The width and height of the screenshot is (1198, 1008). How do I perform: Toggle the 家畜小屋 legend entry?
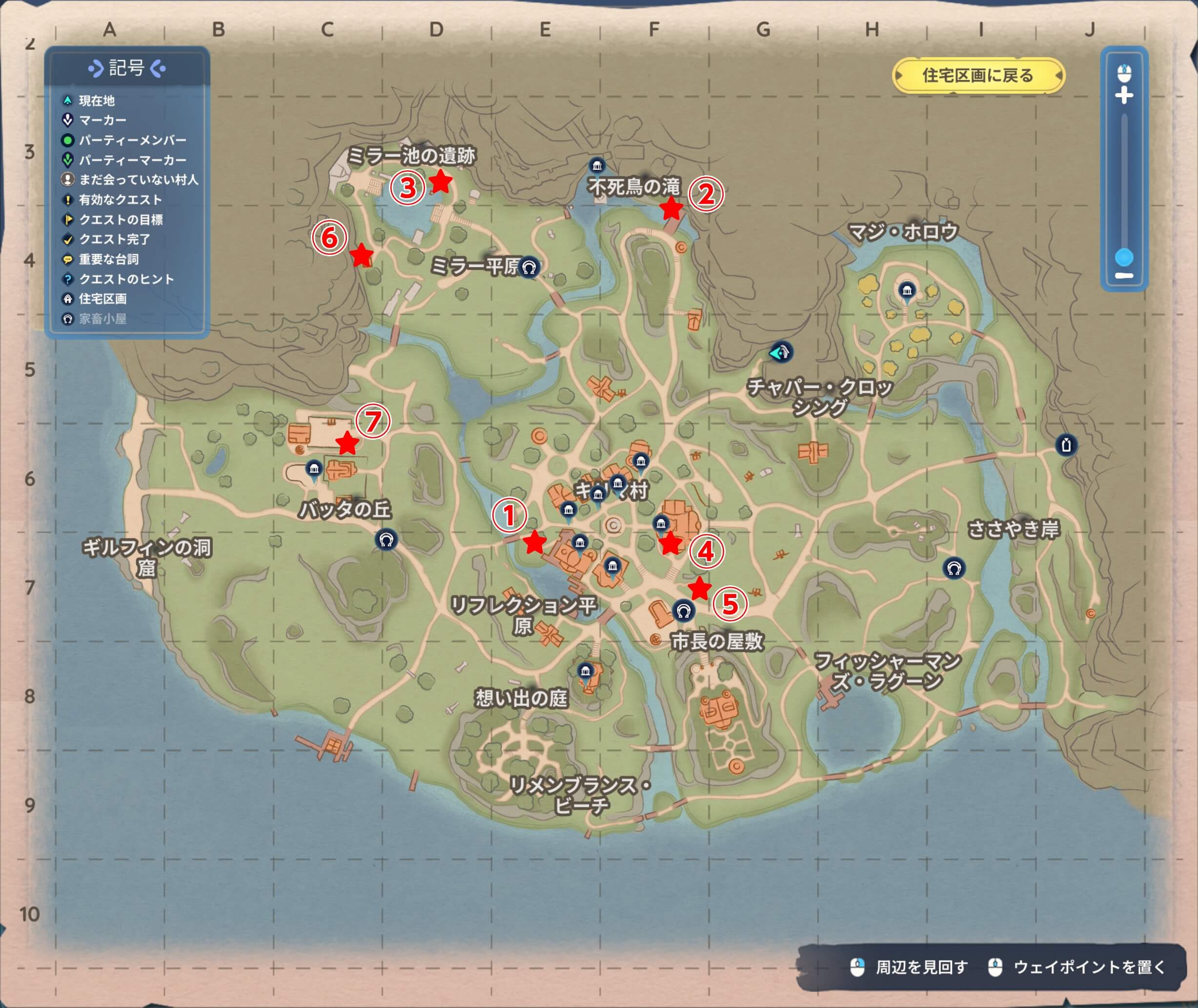click(103, 319)
